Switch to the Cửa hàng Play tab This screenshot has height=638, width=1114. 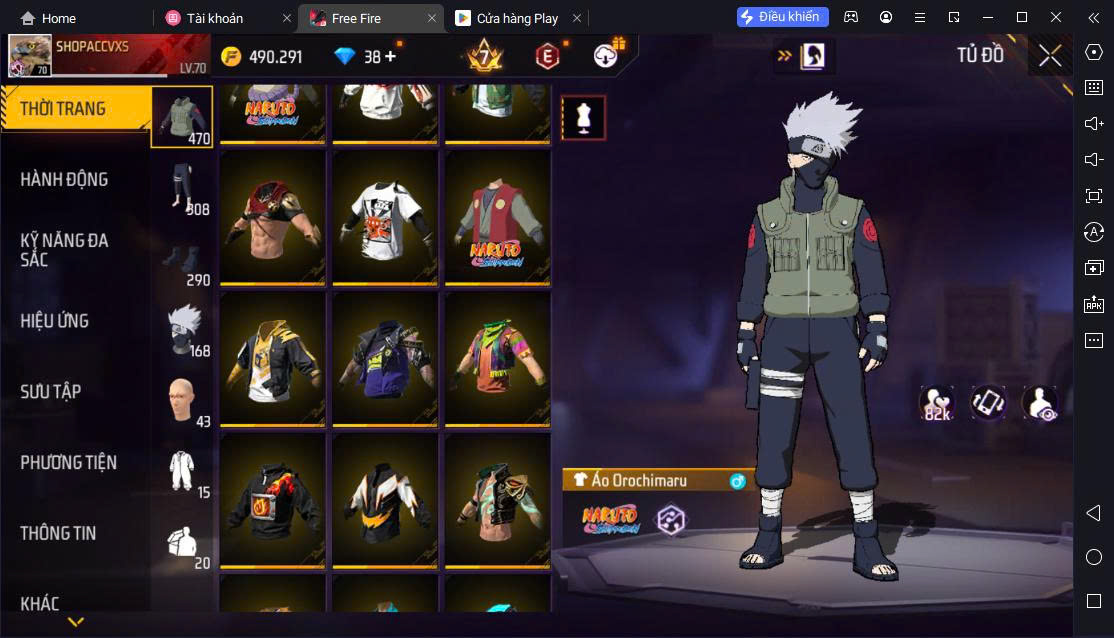[517, 18]
